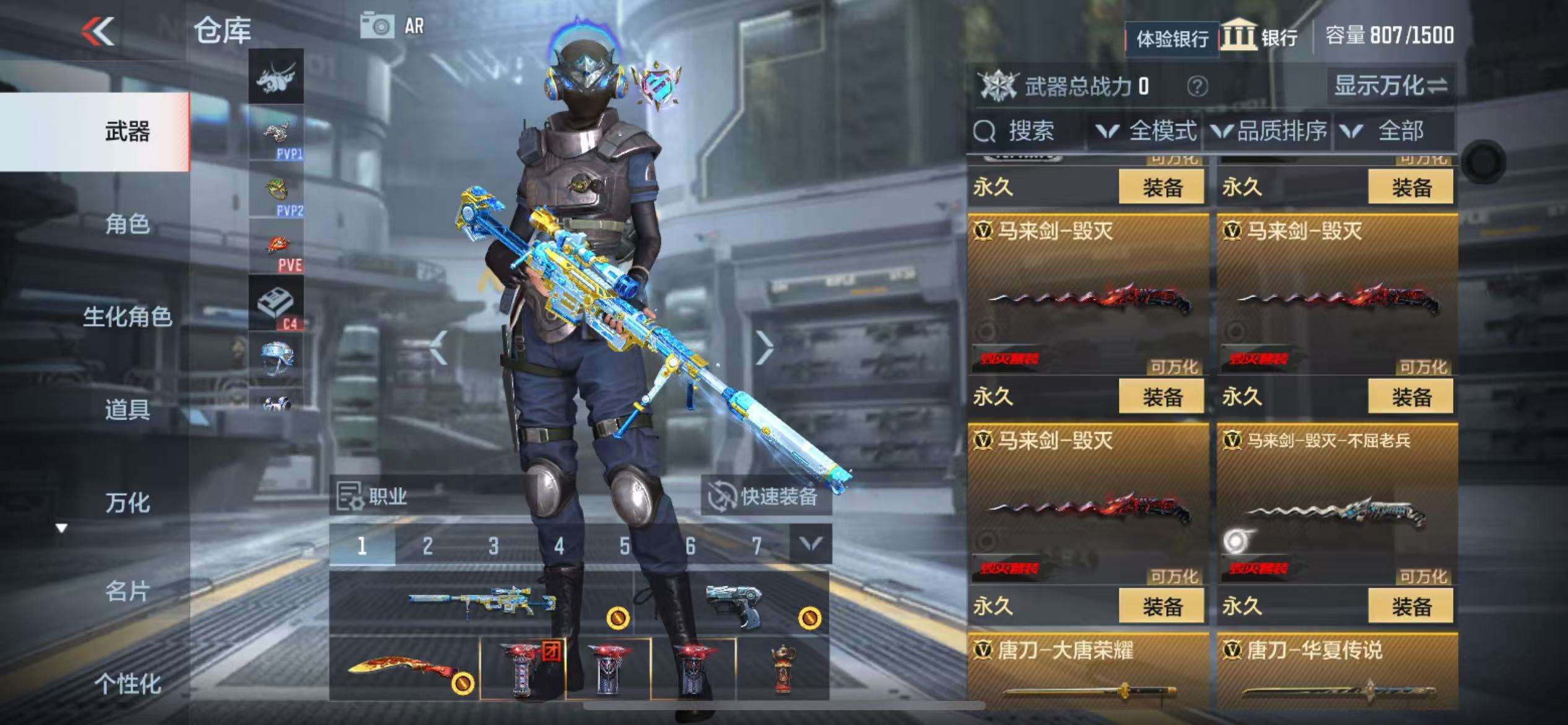The height and width of the screenshot is (725, 1568).
Task: Open the 万化 sidebar tab
Action: 127,503
